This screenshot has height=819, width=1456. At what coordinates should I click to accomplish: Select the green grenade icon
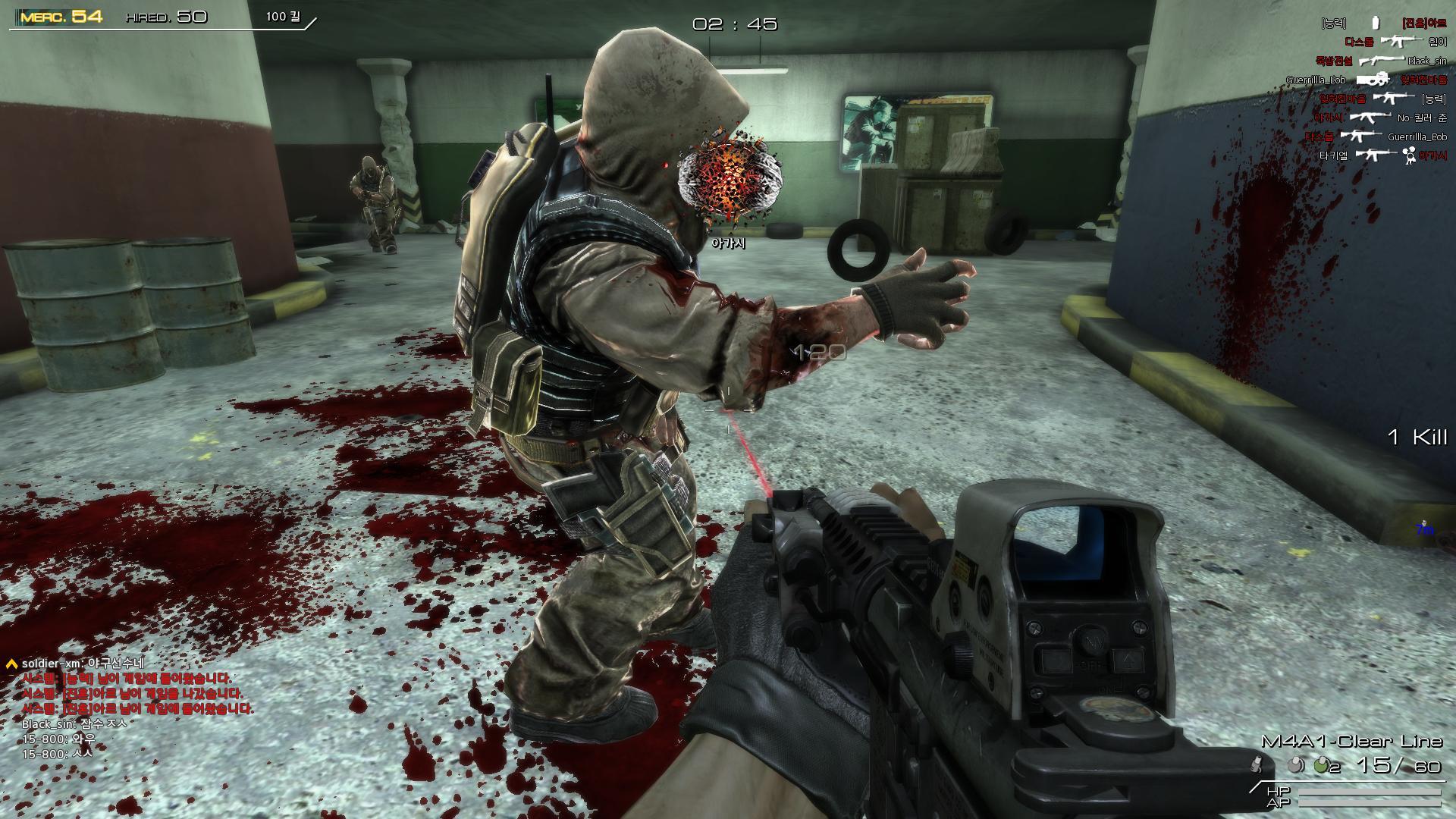pyautogui.click(x=1320, y=766)
